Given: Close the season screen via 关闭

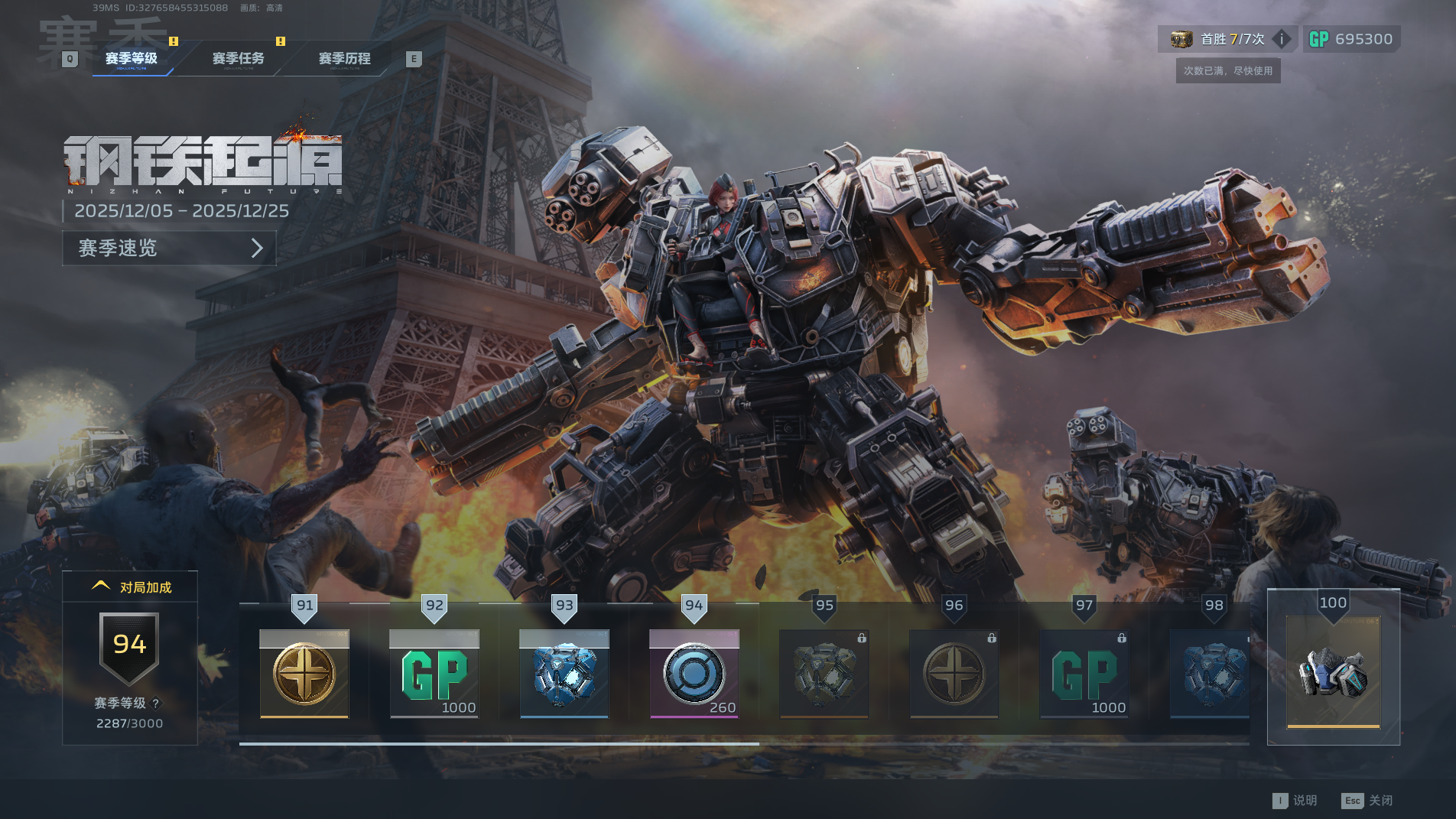Looking at the screenshot, I should 1367,801.
